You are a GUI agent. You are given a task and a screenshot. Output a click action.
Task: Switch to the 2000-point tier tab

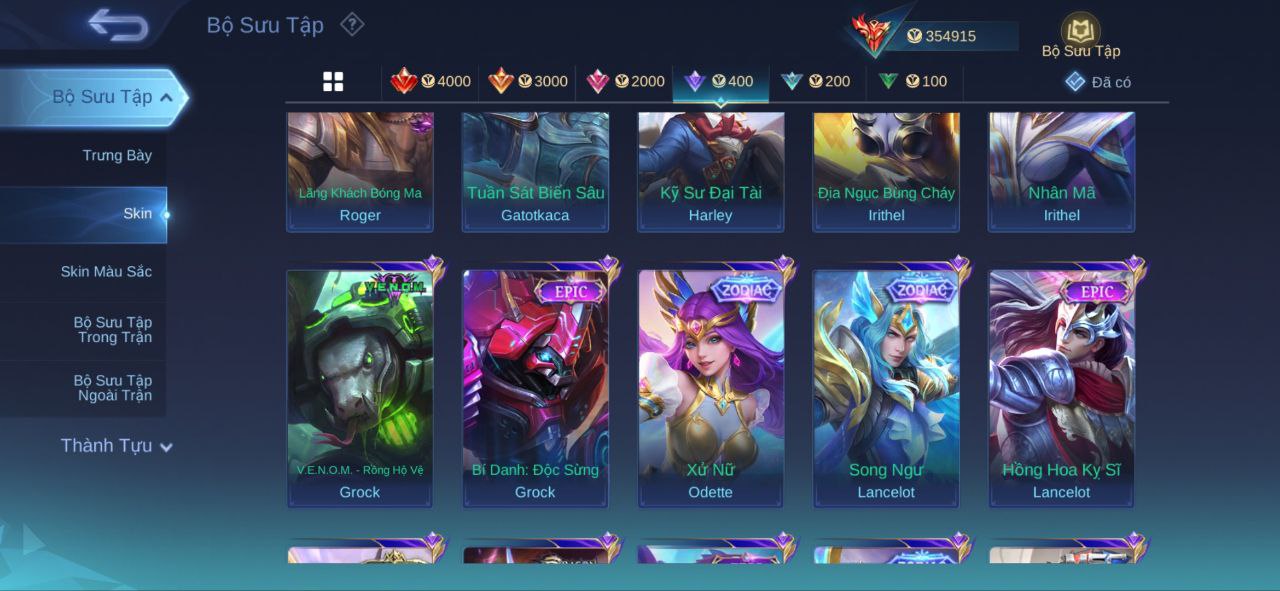[625, 81]
